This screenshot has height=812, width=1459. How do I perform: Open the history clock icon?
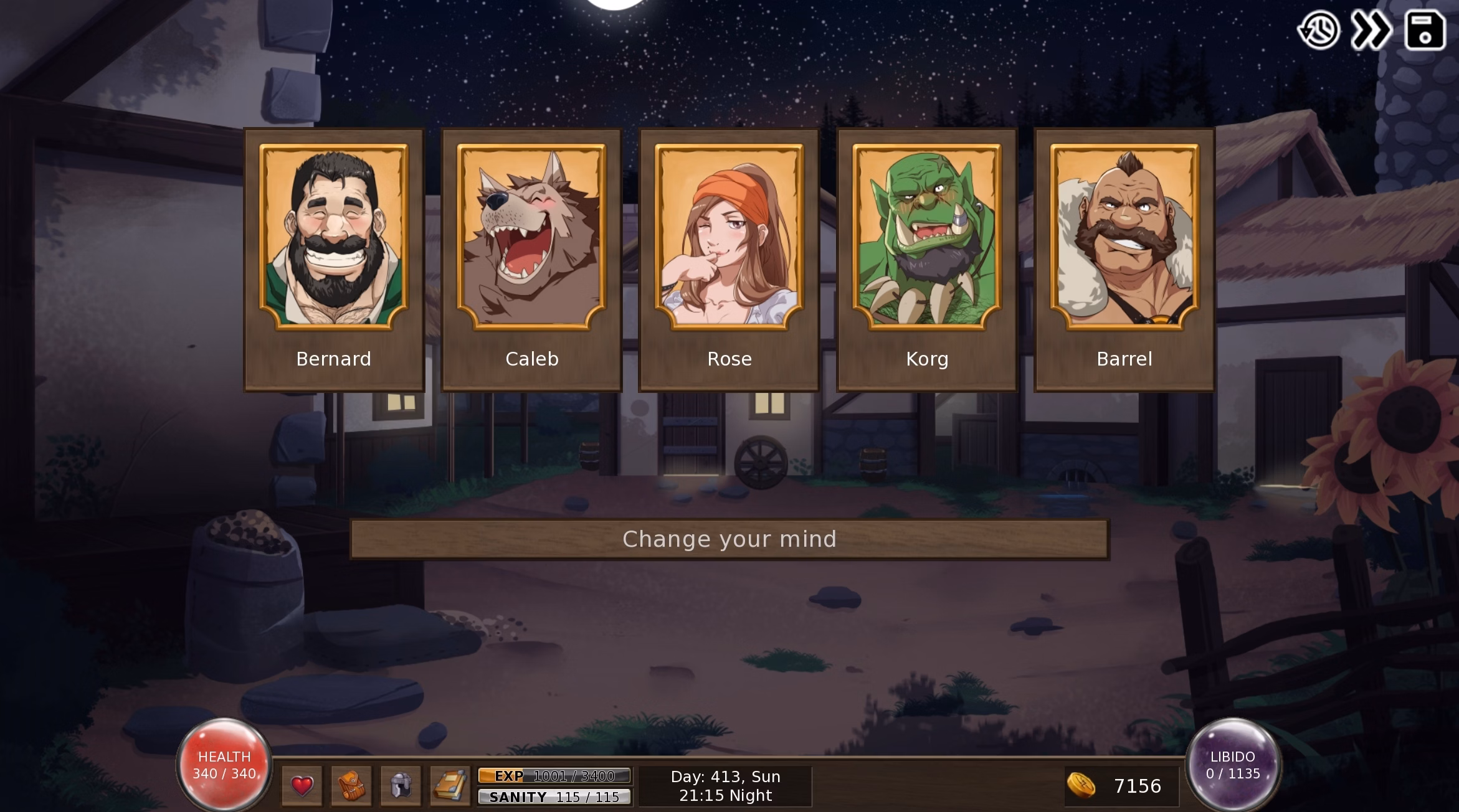1319,30
